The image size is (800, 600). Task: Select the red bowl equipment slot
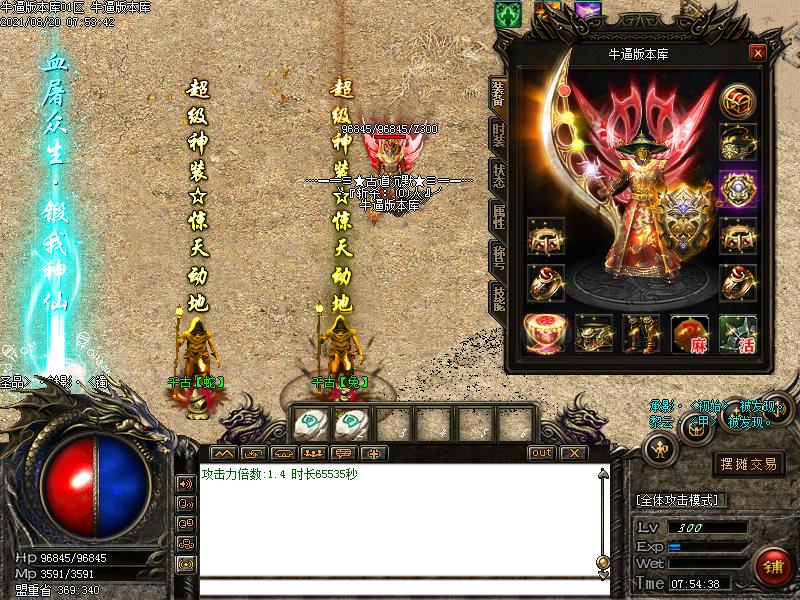tap(545, 334)
